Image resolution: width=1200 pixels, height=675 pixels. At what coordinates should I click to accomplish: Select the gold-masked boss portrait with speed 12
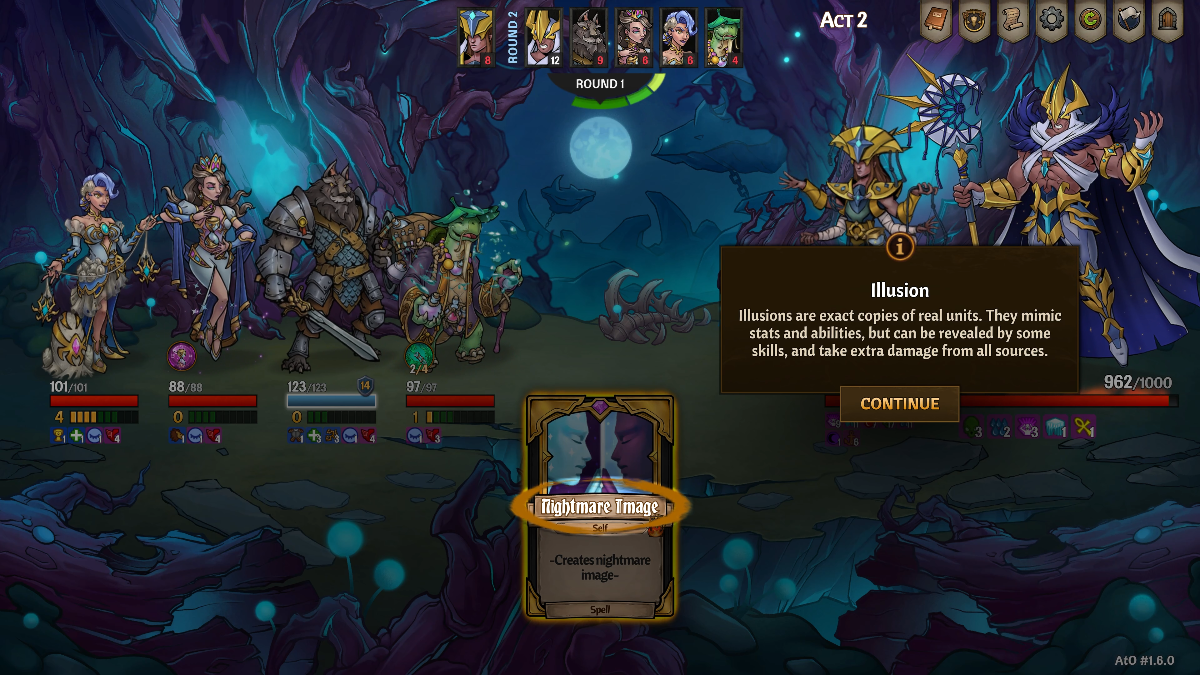[543, 37]
